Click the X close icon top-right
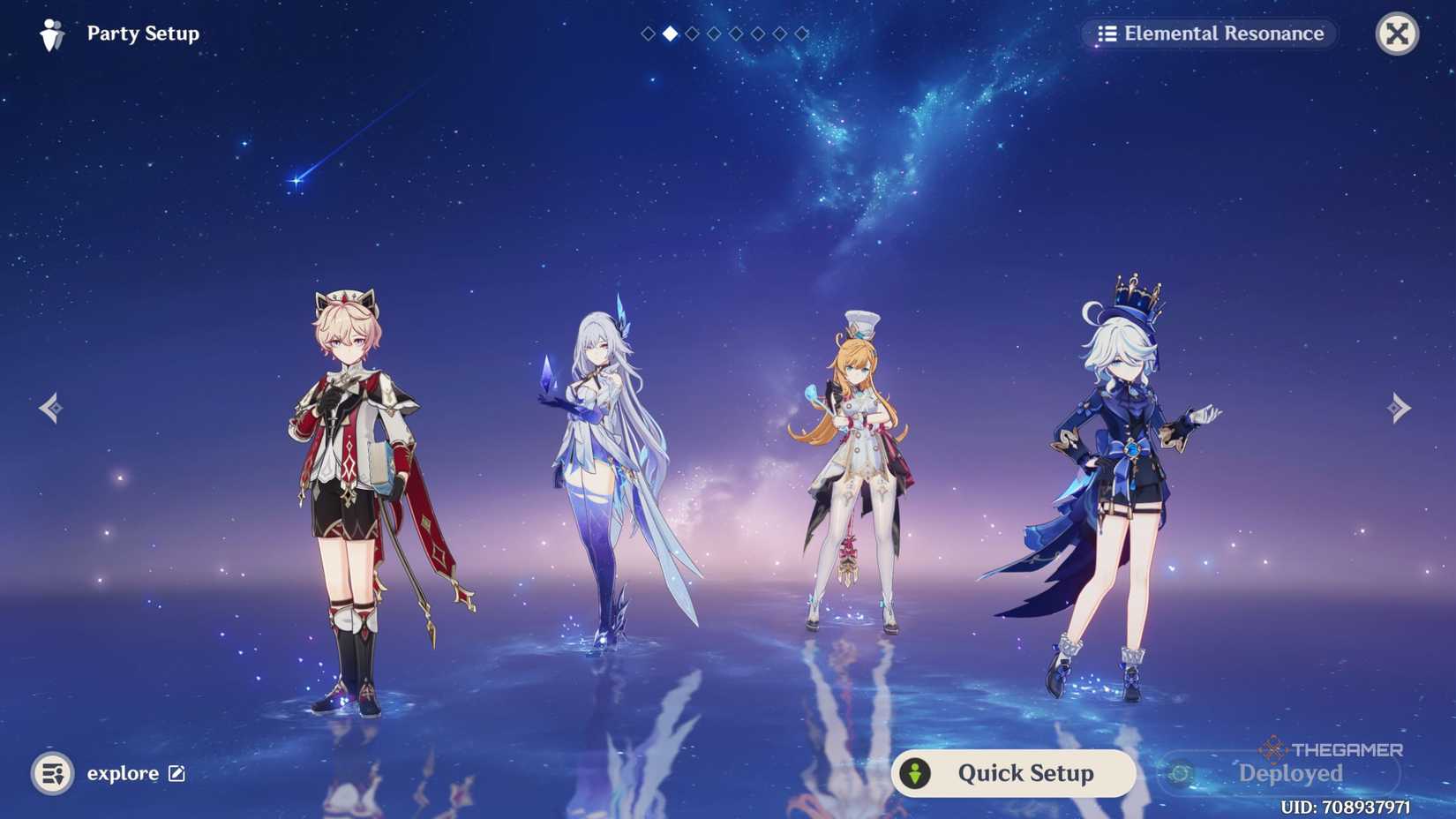Screen dimensions: 1456x819 point(1397,34)
